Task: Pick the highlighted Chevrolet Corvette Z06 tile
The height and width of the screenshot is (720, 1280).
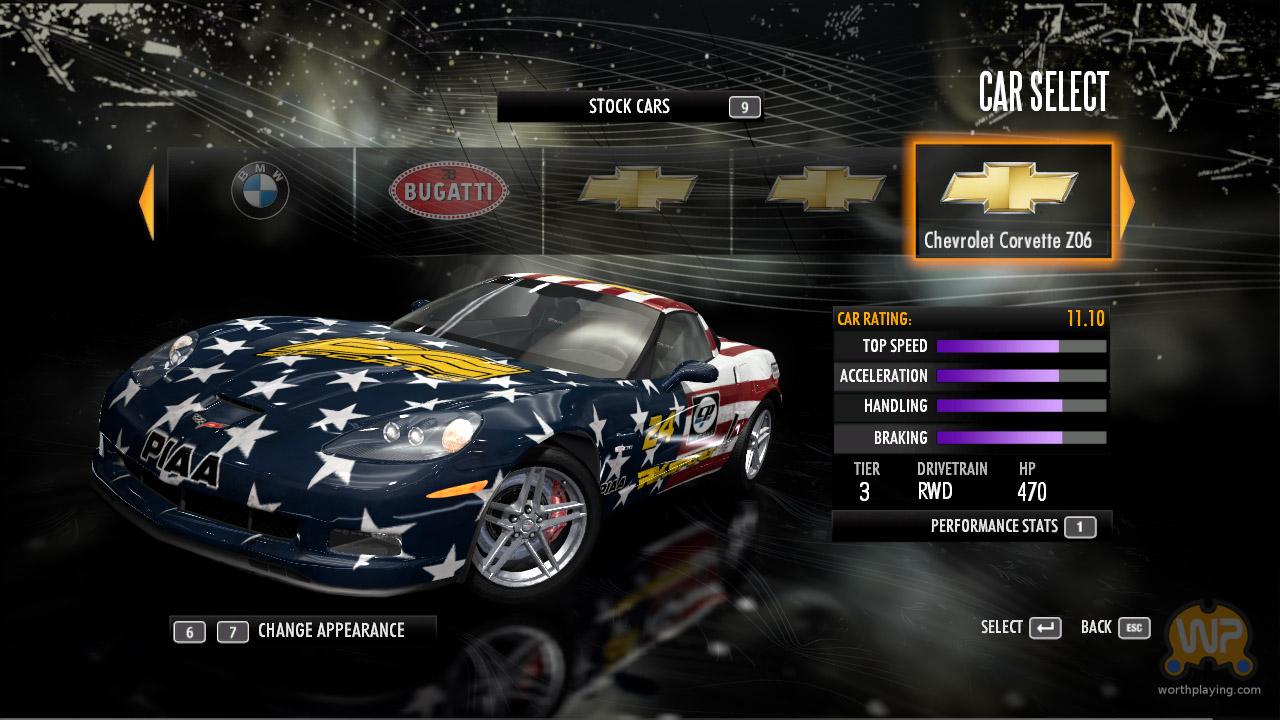Action: [1013, 201]
